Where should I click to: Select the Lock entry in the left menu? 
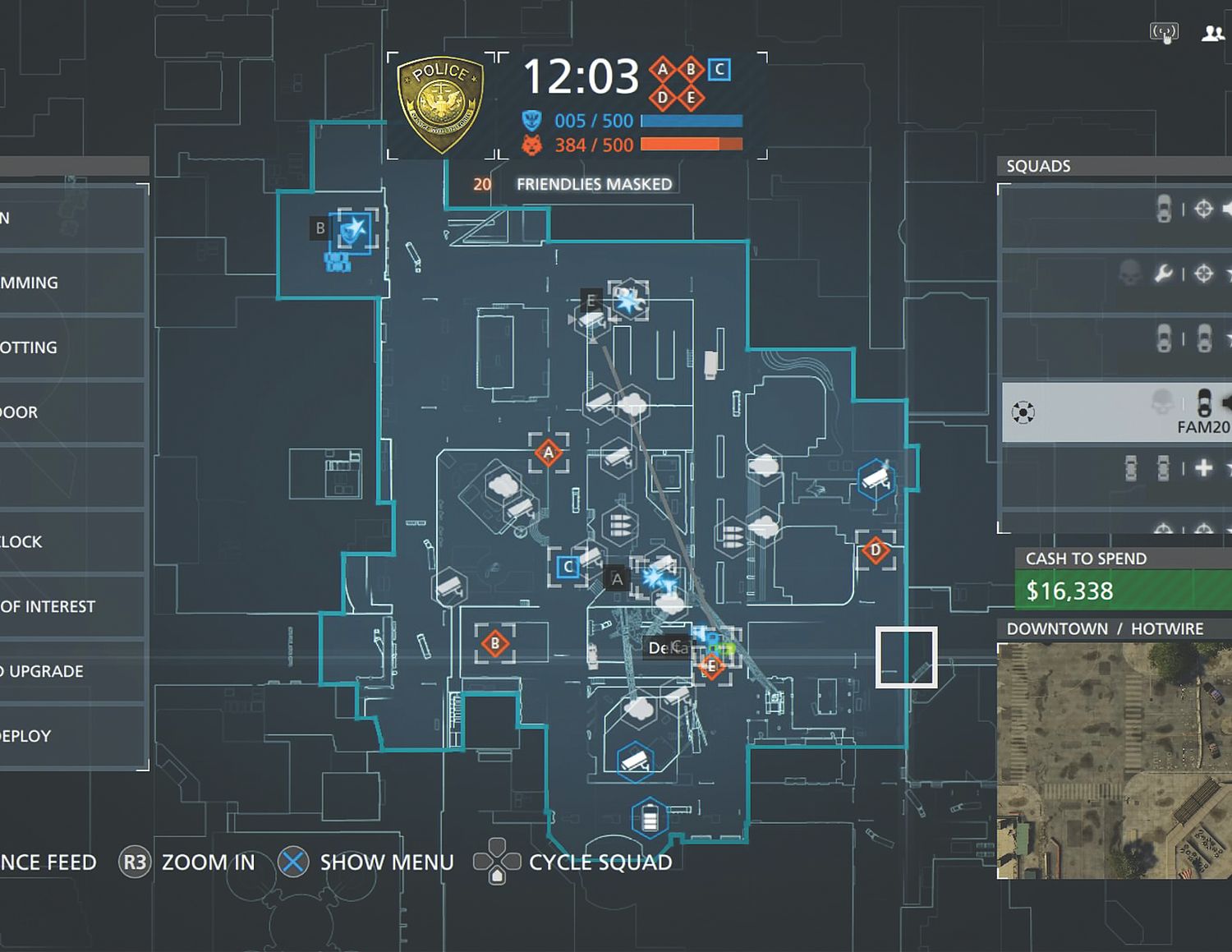pyautogui.click(x=72, y=542)
